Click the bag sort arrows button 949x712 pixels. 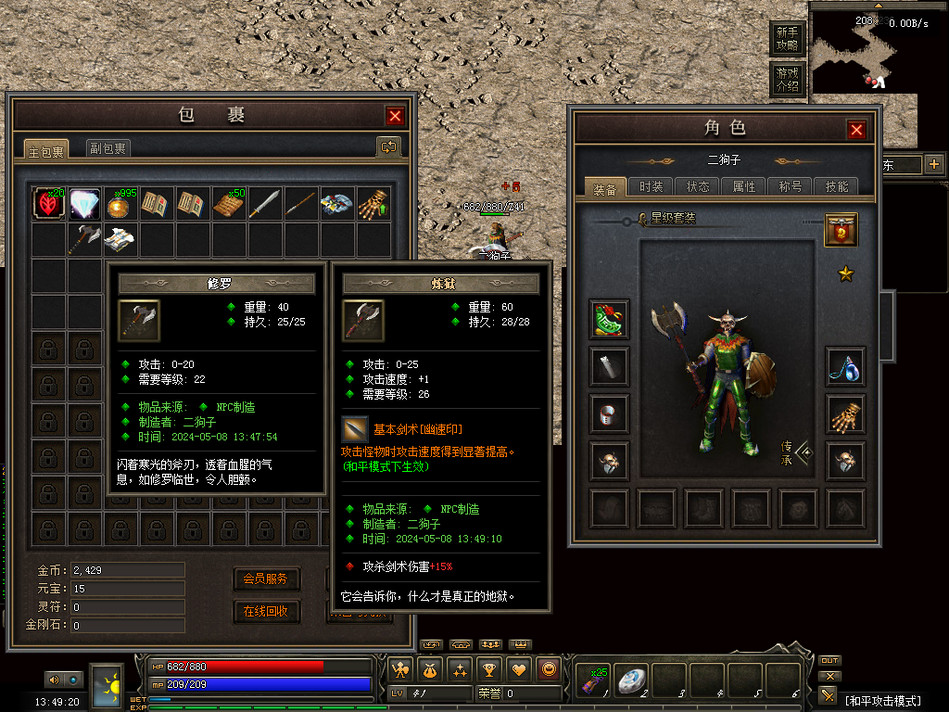click(388, 147)
